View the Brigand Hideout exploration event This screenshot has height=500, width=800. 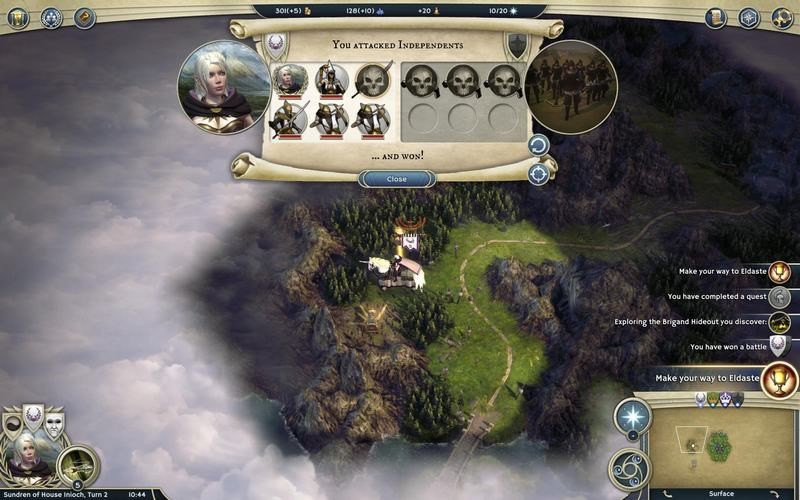pos(780,322)
